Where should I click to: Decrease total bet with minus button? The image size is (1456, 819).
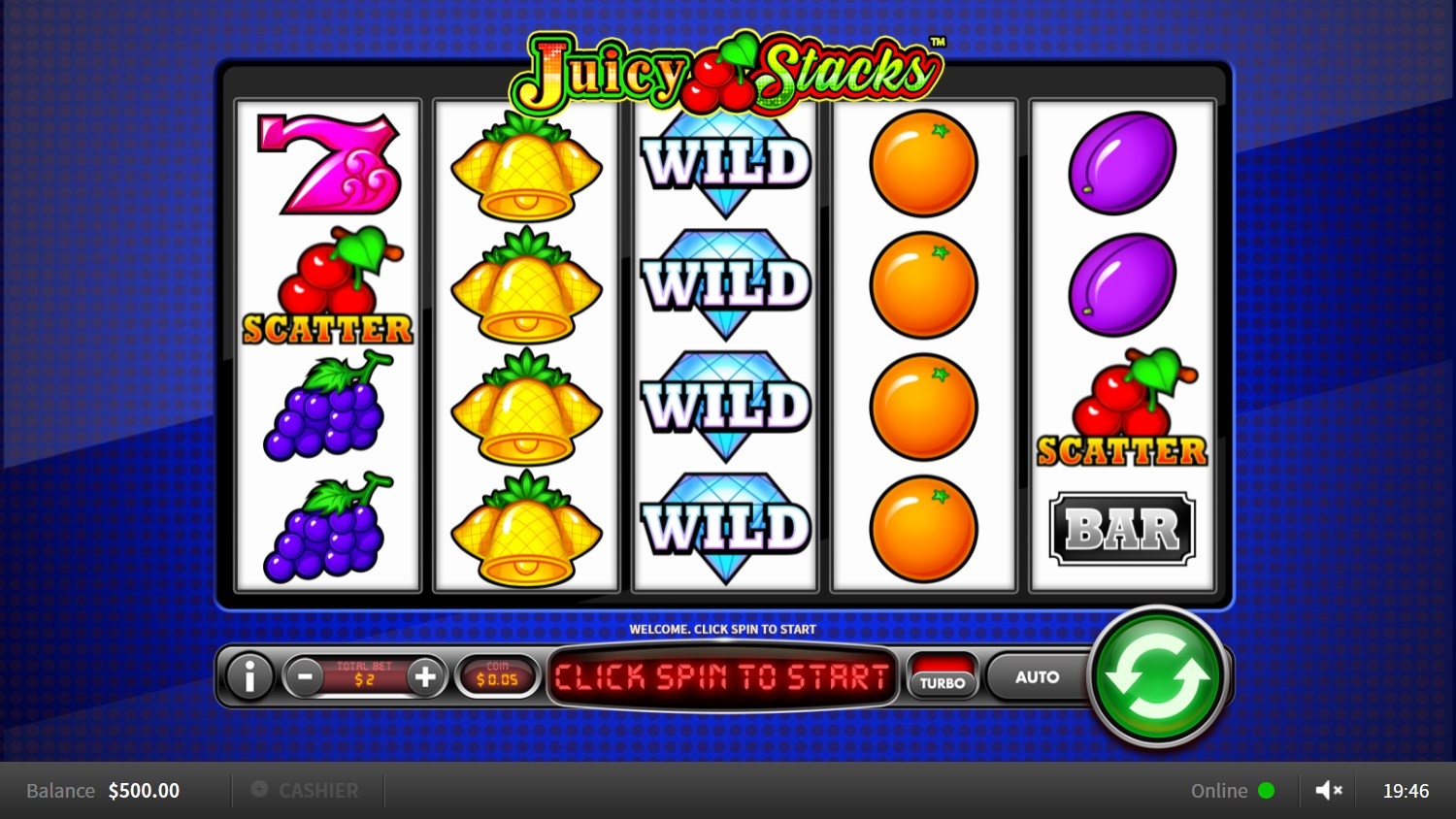click(305, 676)
